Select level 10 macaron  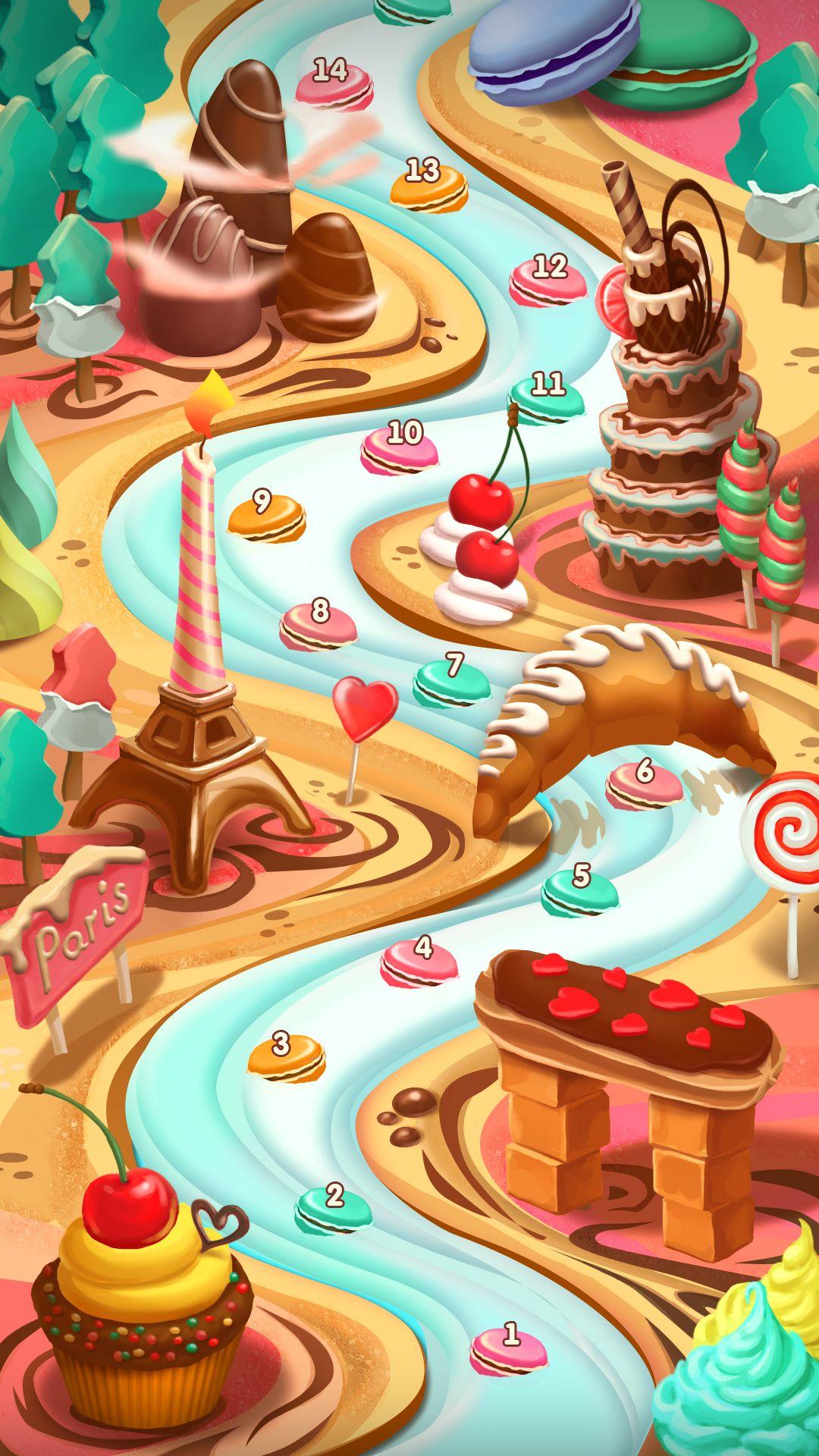(399, 447)
